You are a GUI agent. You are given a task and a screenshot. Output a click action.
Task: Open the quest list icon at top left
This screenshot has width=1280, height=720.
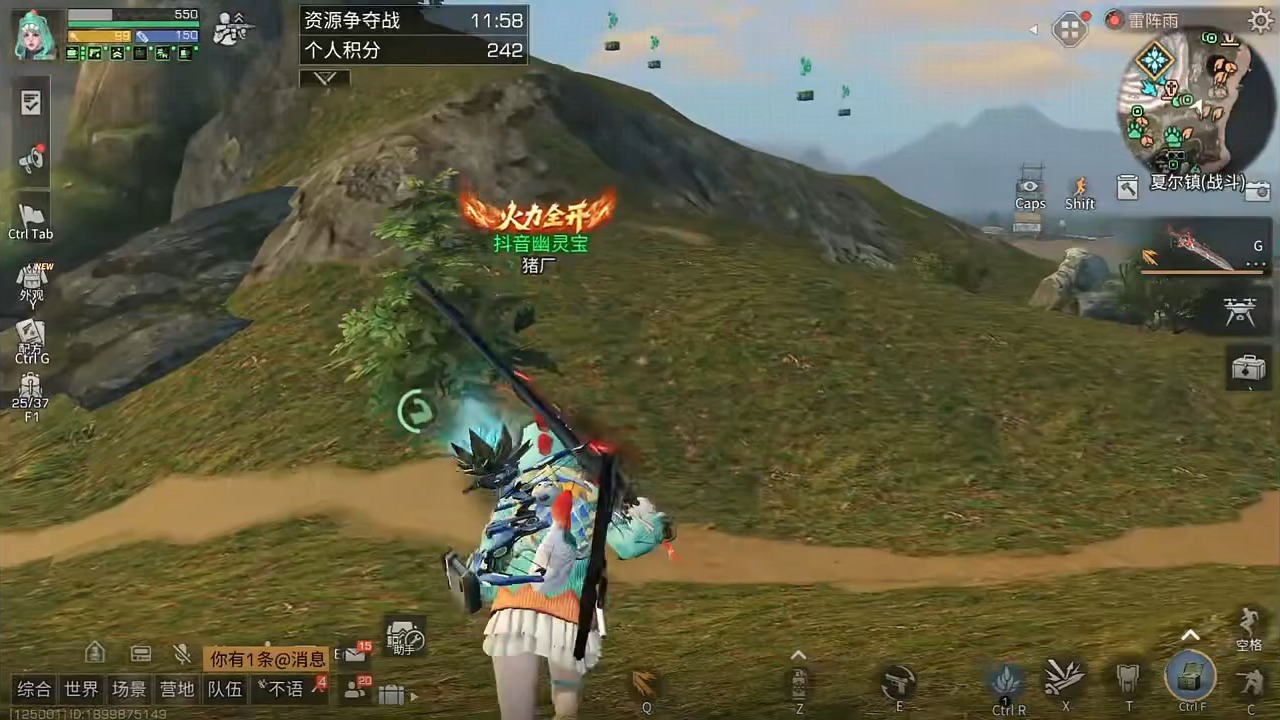pyautogui.click(x=30, y=103)
